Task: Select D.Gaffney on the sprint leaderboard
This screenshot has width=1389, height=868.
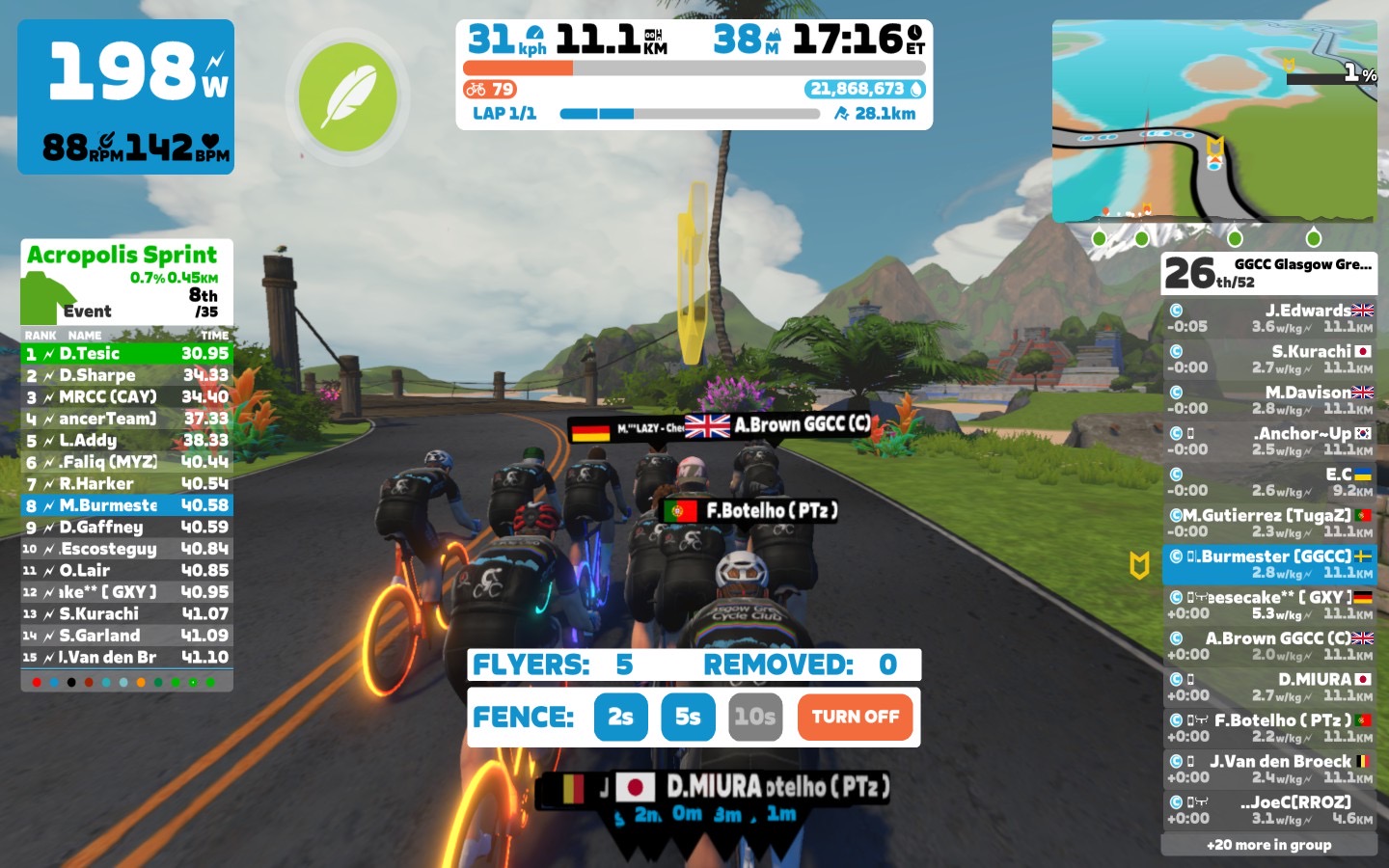Action: (x=126, y=528)
